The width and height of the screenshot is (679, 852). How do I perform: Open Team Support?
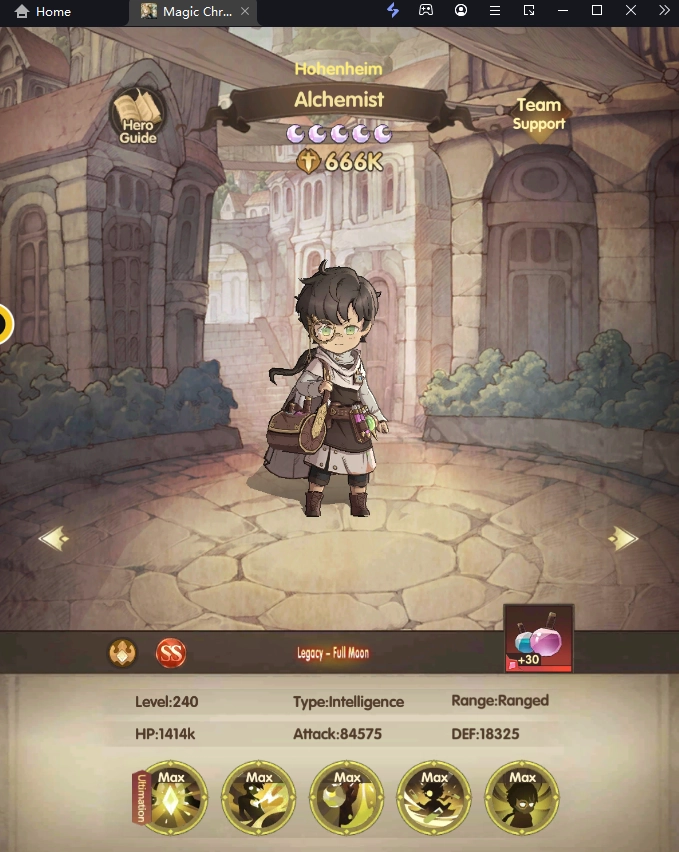(539, 115)
